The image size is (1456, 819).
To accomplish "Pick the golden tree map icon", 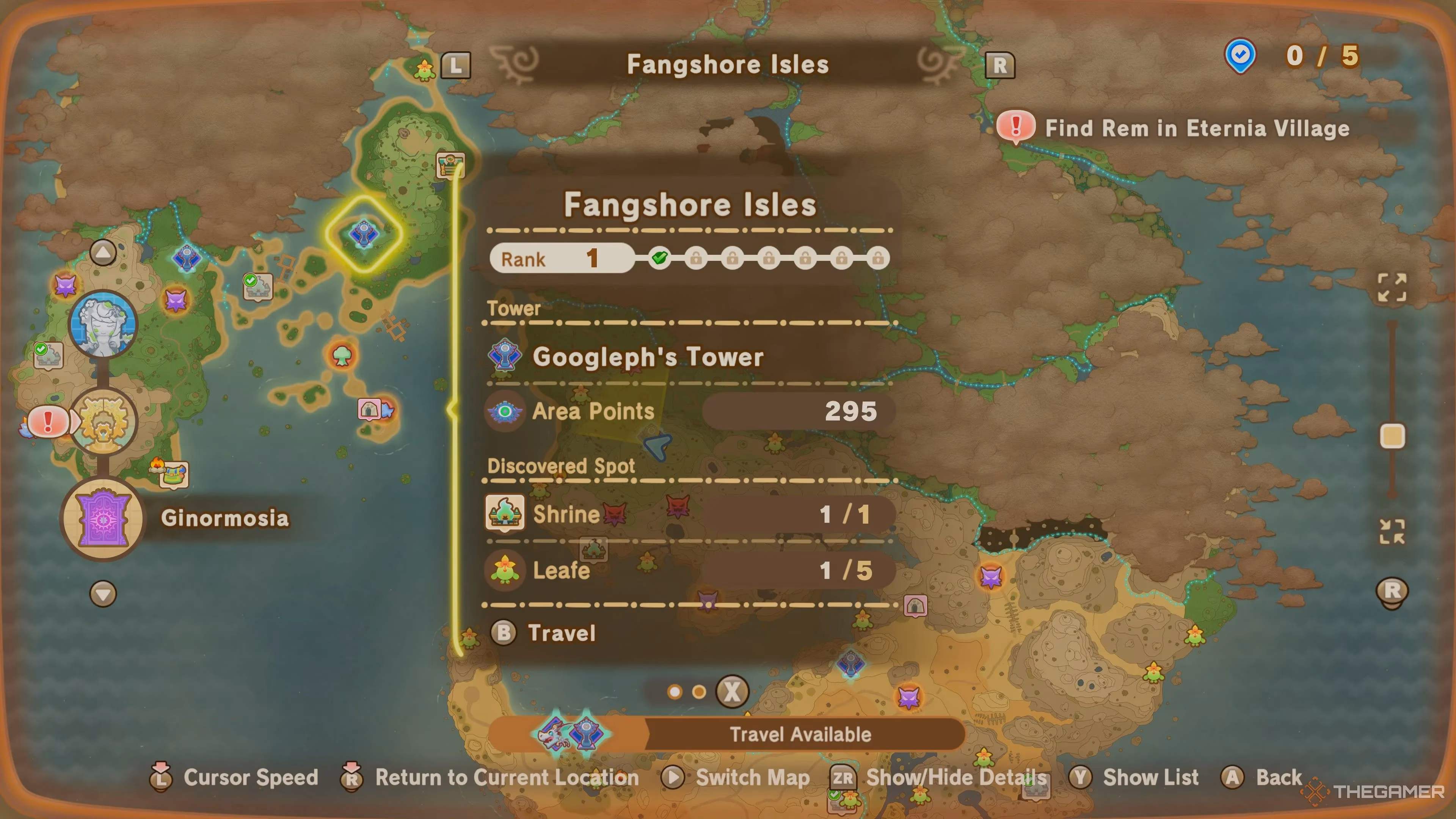I will 104,422.
